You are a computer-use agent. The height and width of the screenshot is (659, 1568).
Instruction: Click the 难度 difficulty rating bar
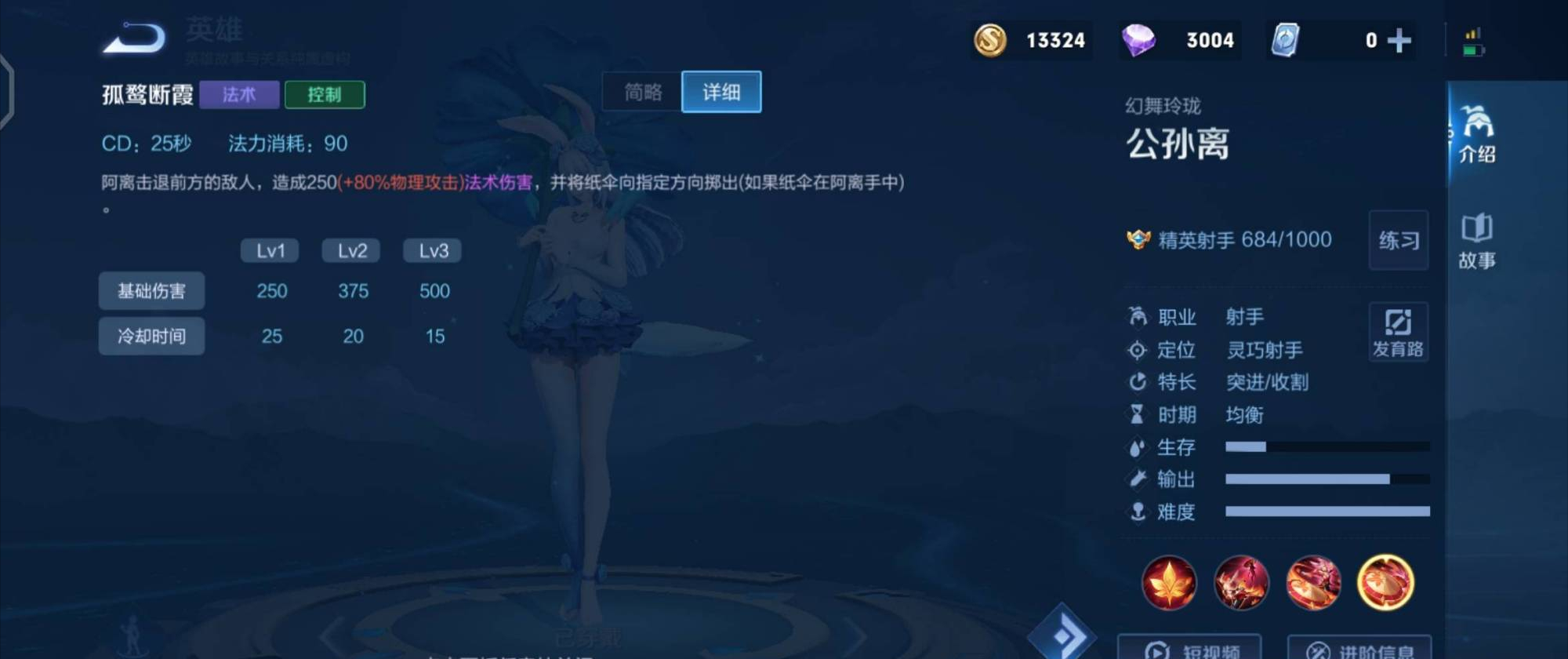click(x=1327, y=512)
